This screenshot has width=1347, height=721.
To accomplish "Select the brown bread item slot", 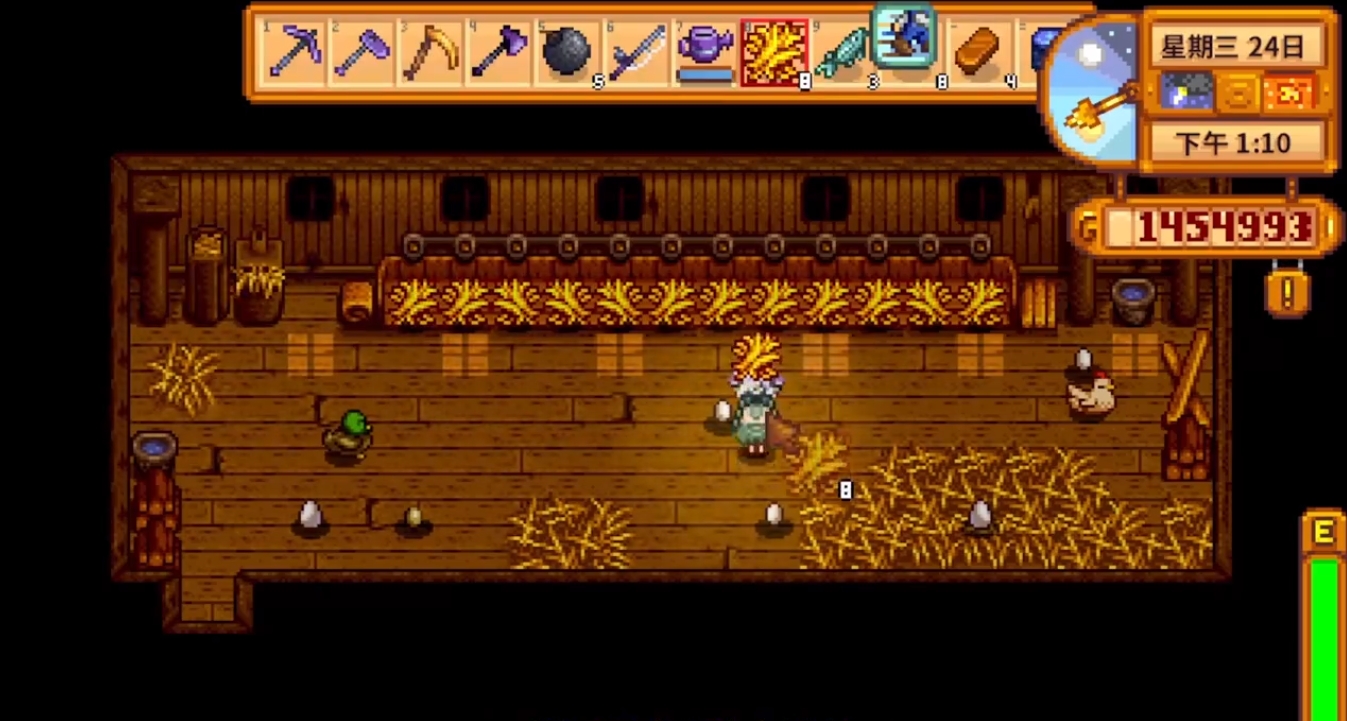I will coord(979,52).
